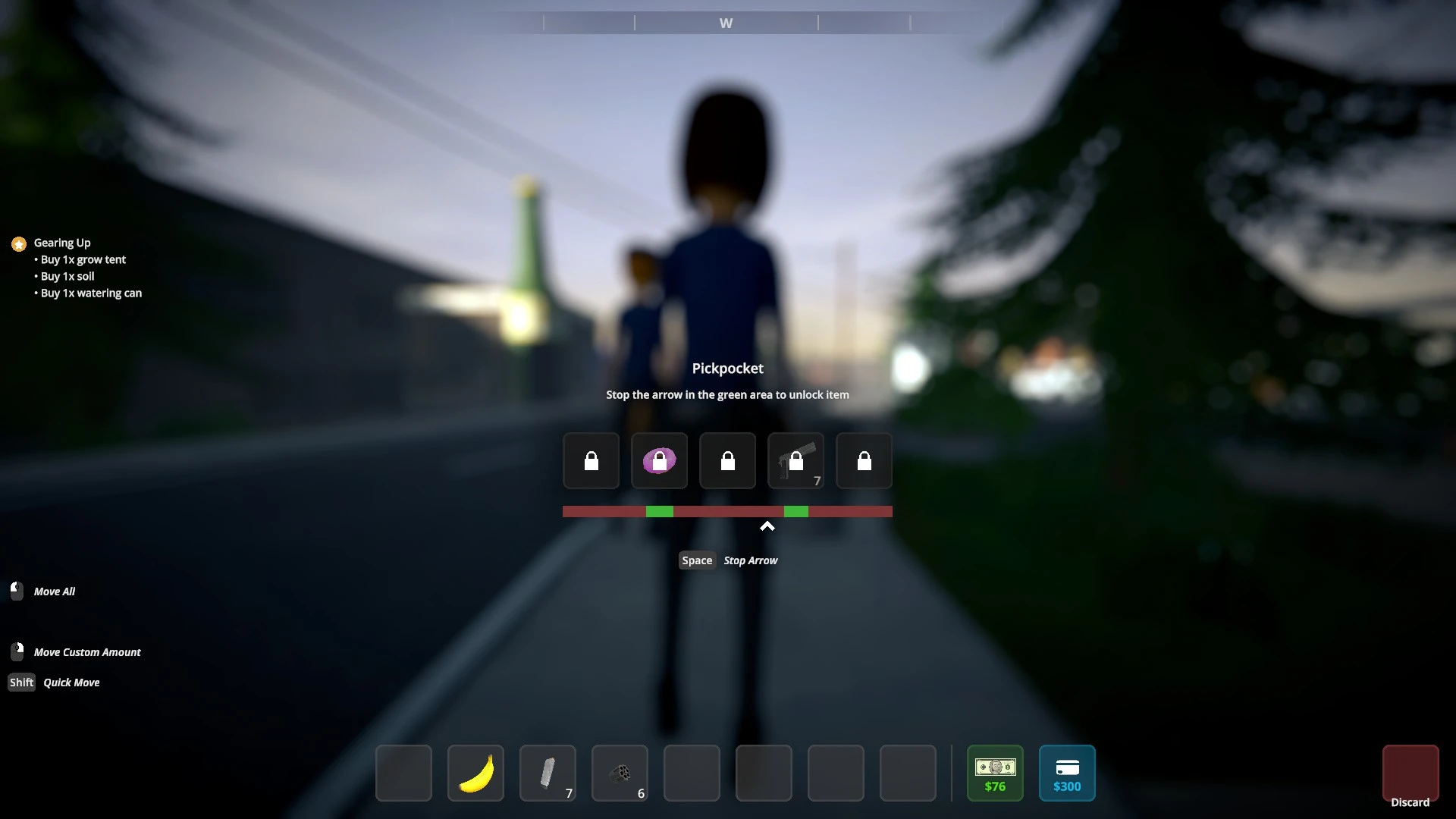Click the first locked pickpocket slot

pyautogui.click(x=591, y=460)
